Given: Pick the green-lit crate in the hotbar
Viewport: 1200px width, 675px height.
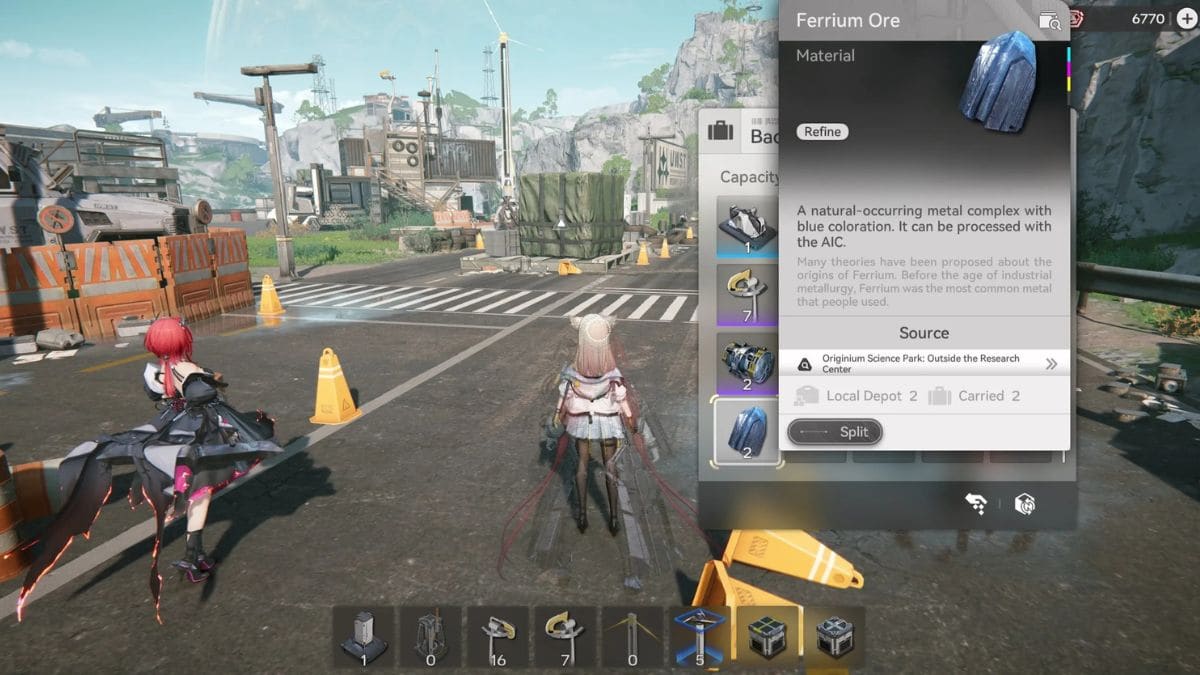Looking at the screenshot, I should tap(767, 636).
